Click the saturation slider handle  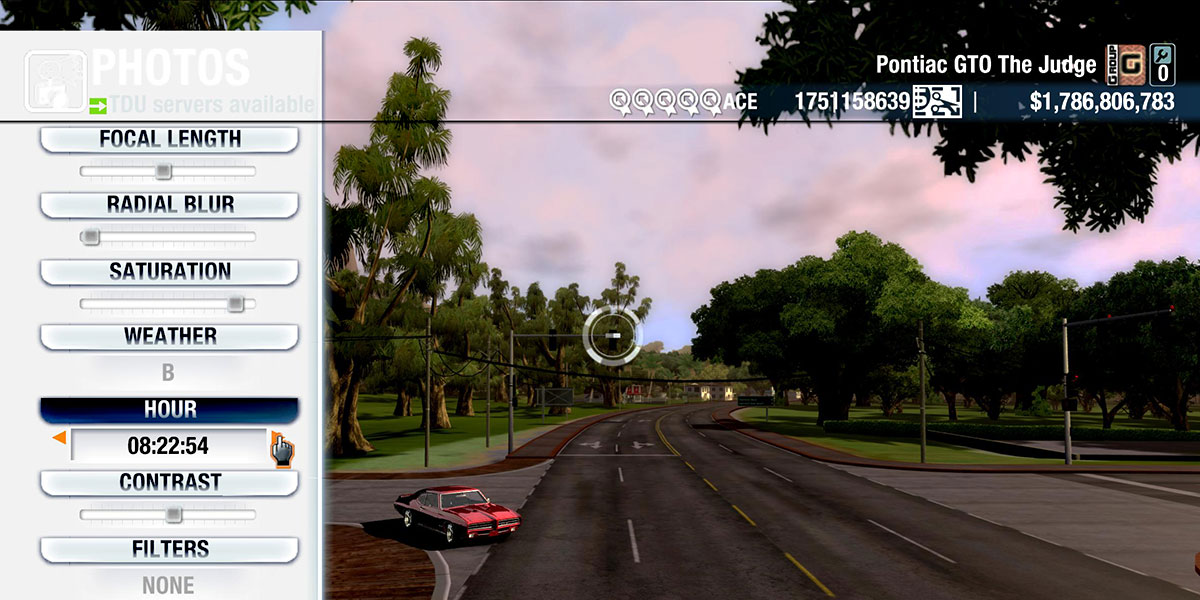235,304
